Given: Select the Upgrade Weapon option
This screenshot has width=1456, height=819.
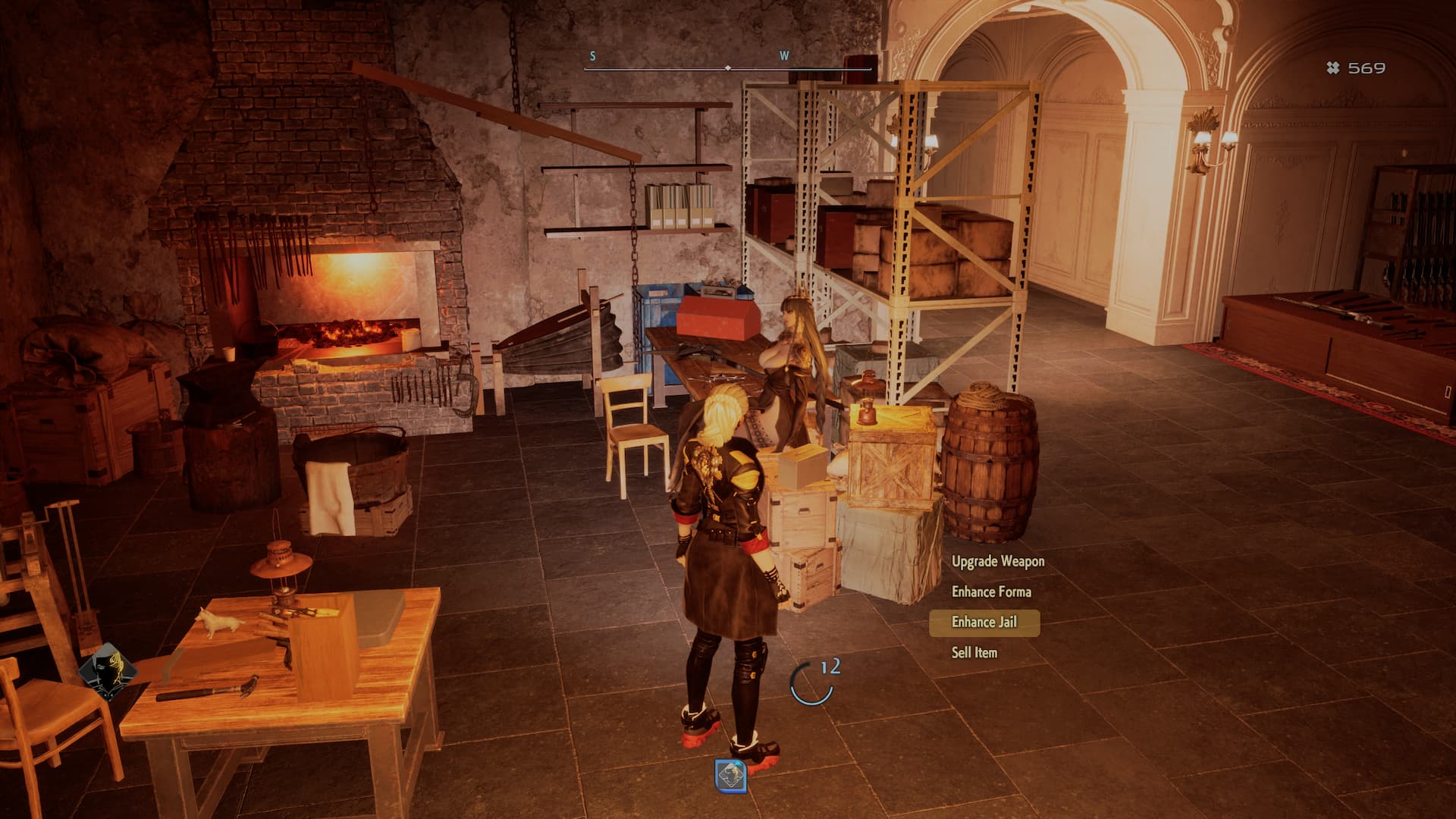Looking at the screenshot, I should tap(997, 561).
